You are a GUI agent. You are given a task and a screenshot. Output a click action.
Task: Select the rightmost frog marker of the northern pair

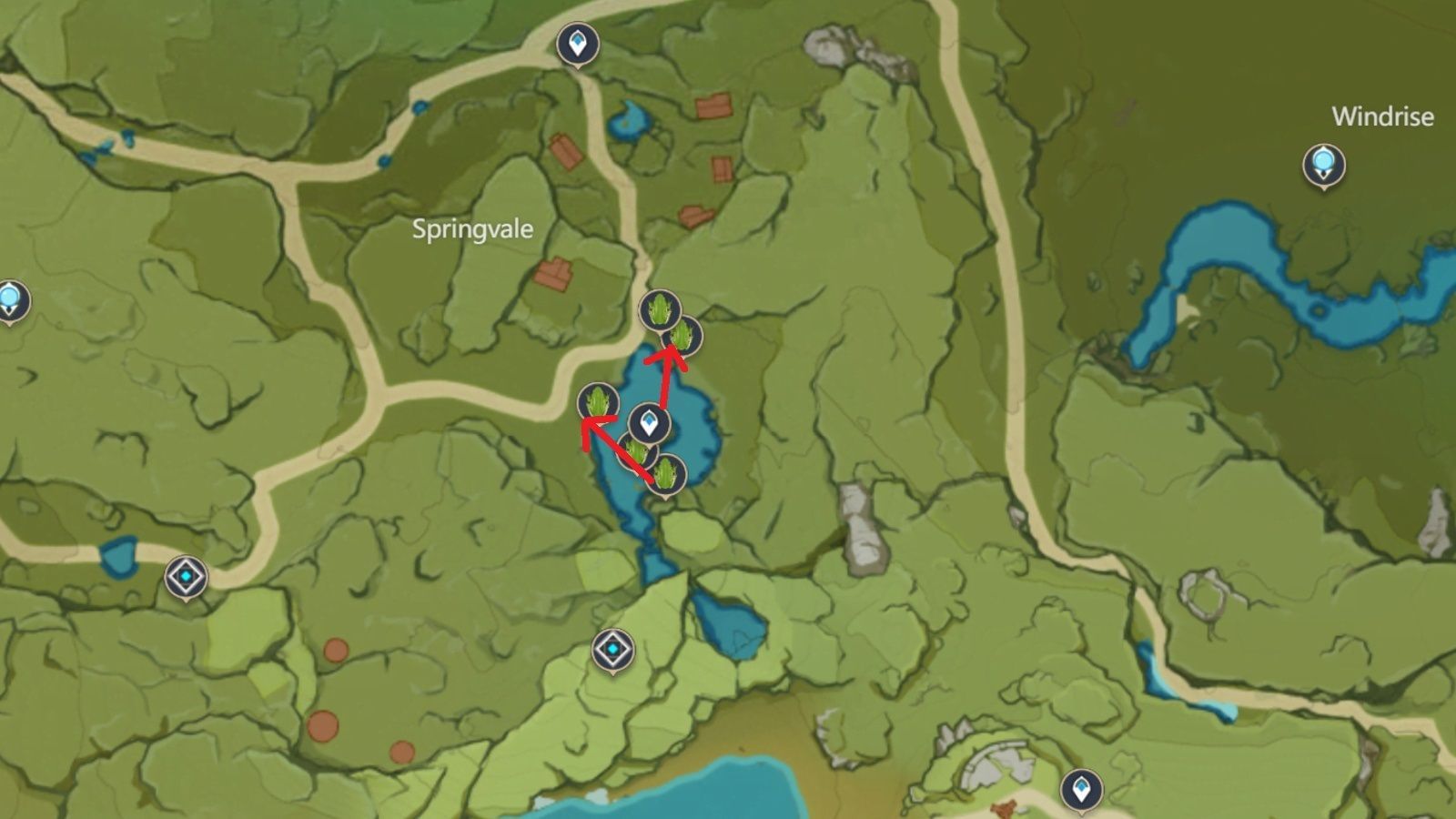(682, 336)
